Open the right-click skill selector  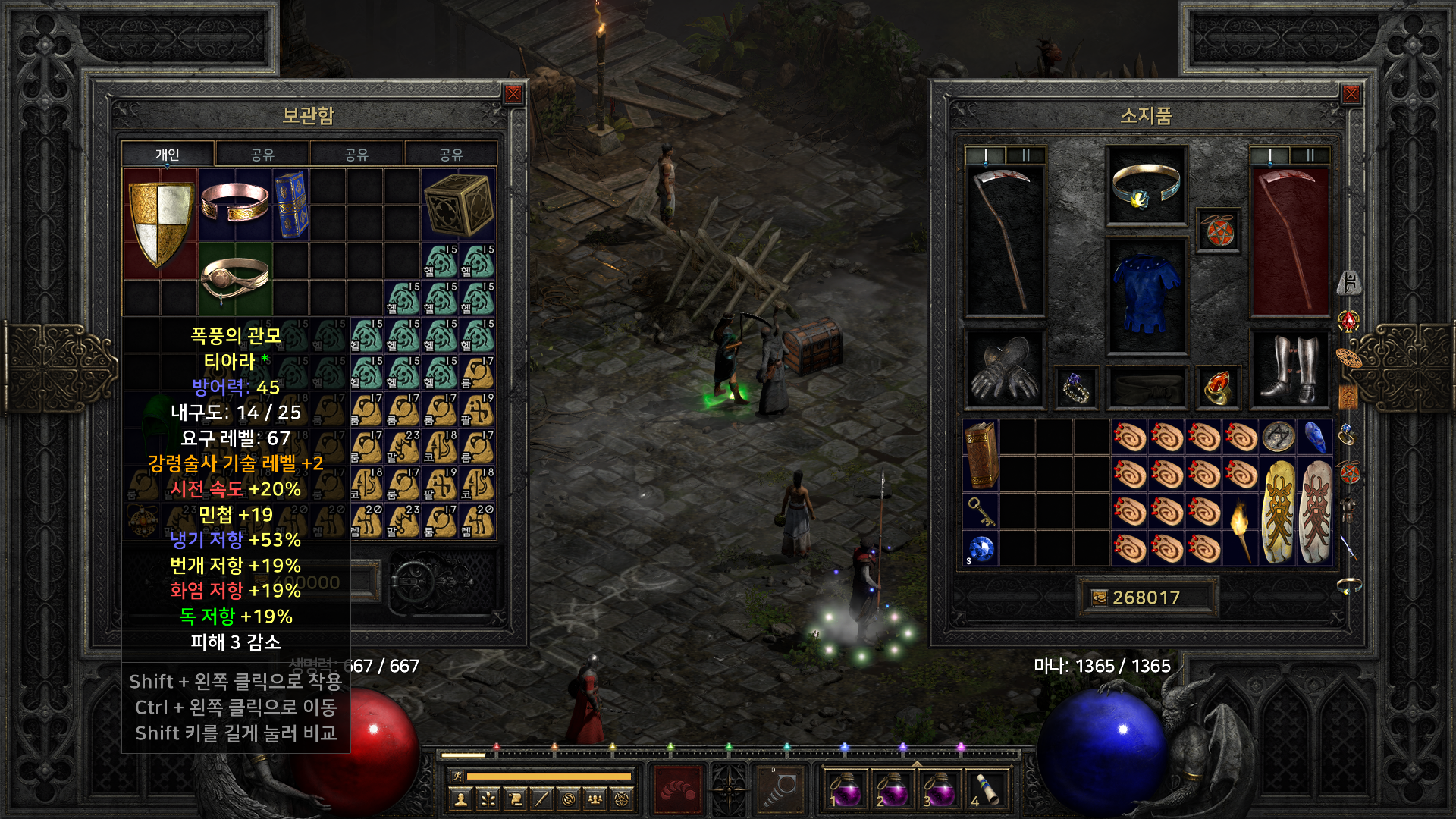780,789
